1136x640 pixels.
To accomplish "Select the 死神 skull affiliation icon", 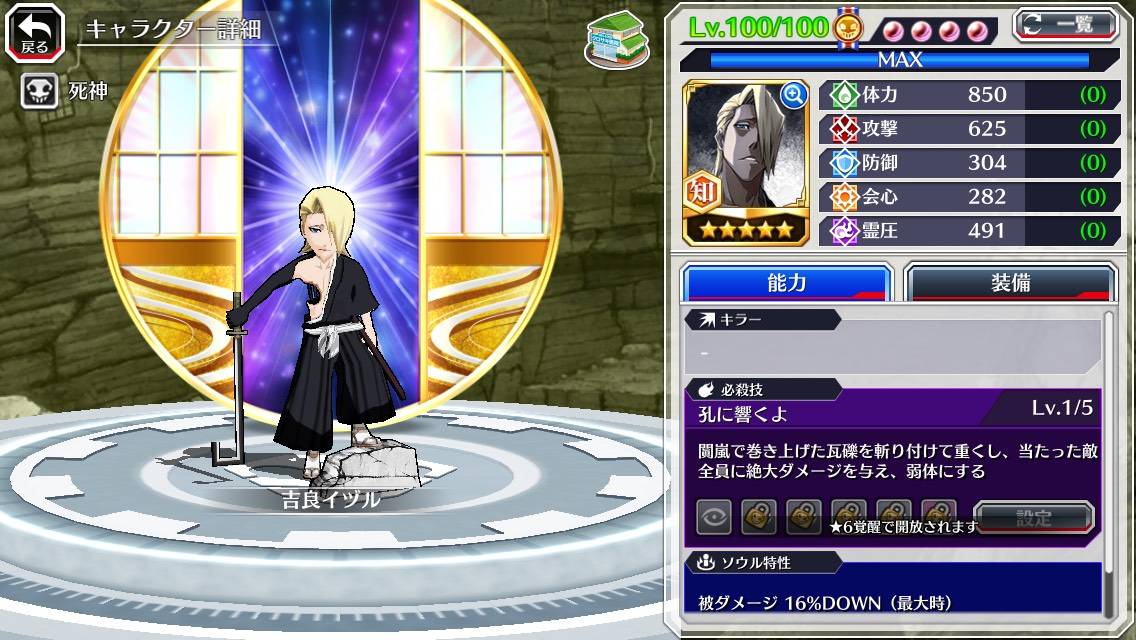I will point(38,92).
